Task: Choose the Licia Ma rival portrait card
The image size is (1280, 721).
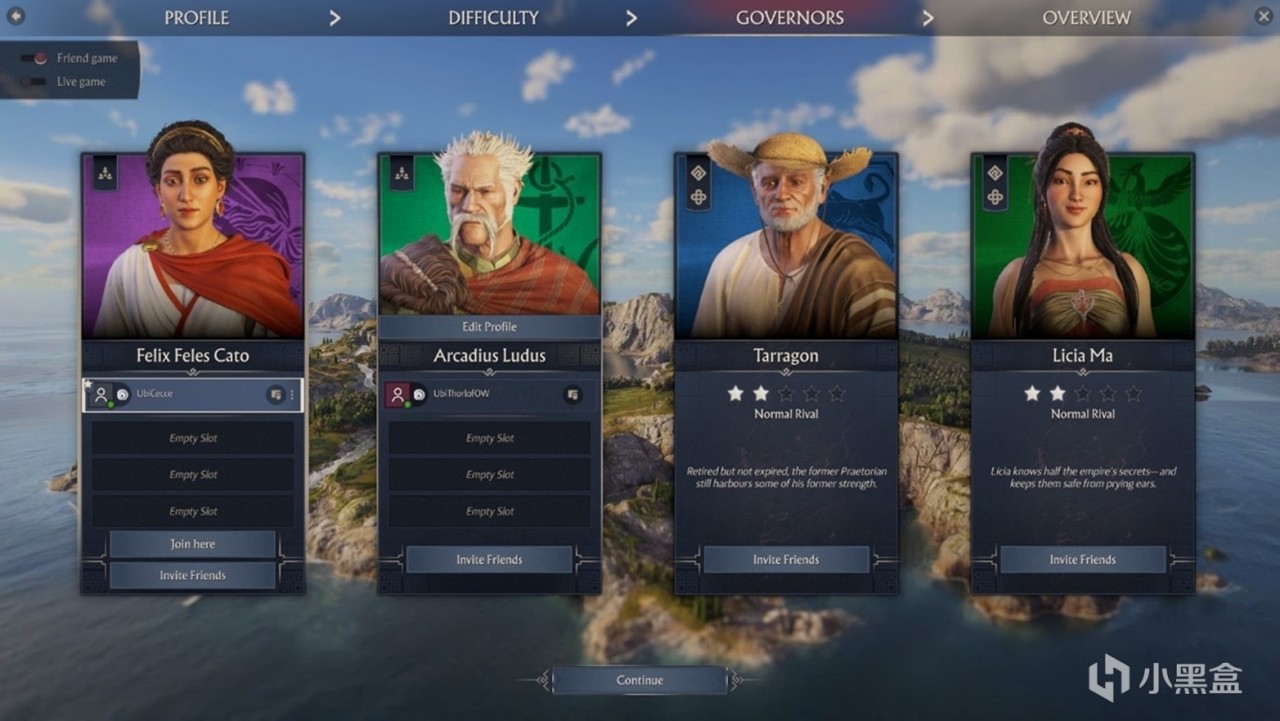Action: 1082,250
